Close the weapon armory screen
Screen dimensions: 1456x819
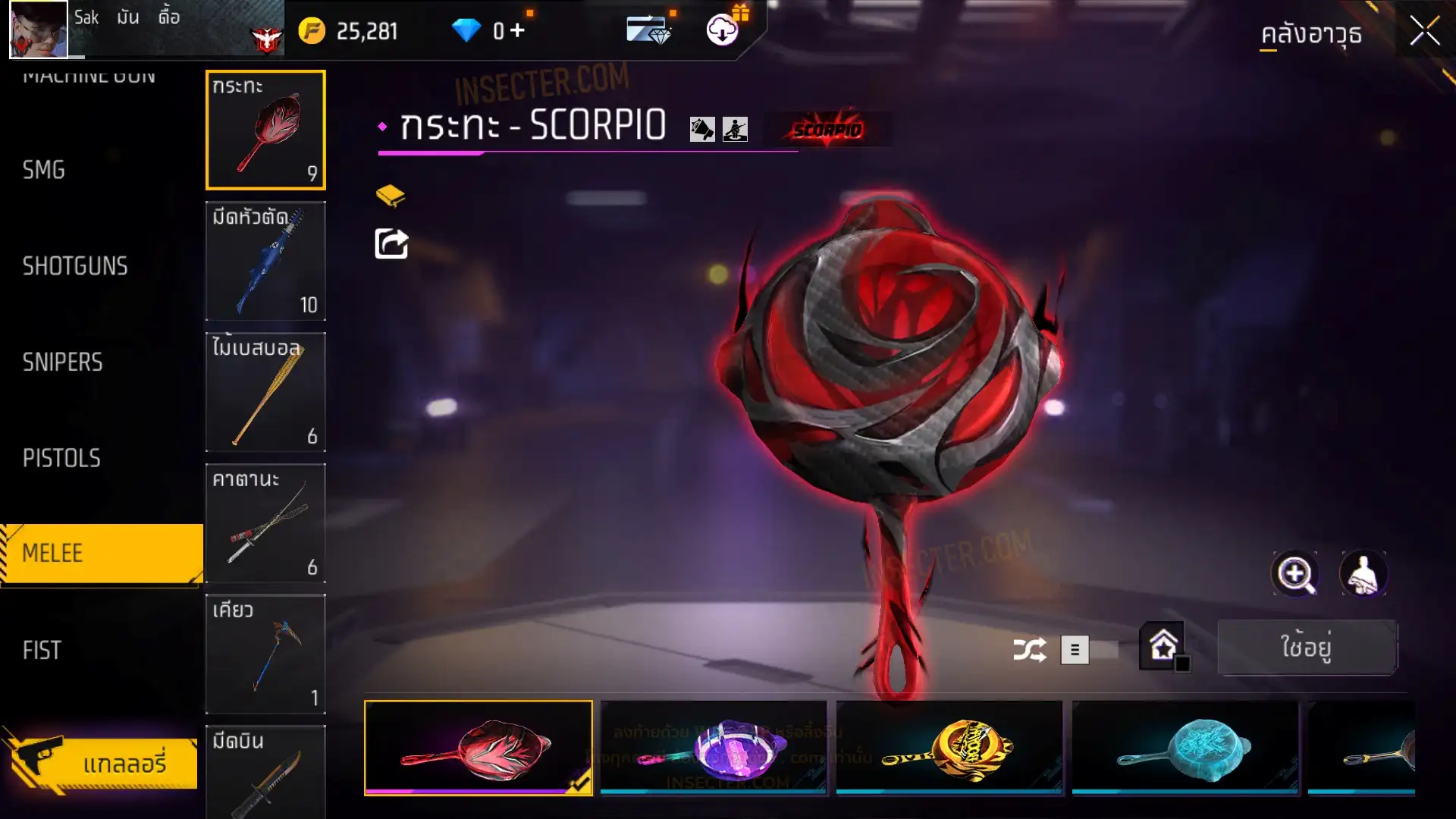pyautogui.click(x=1424, y=32)
